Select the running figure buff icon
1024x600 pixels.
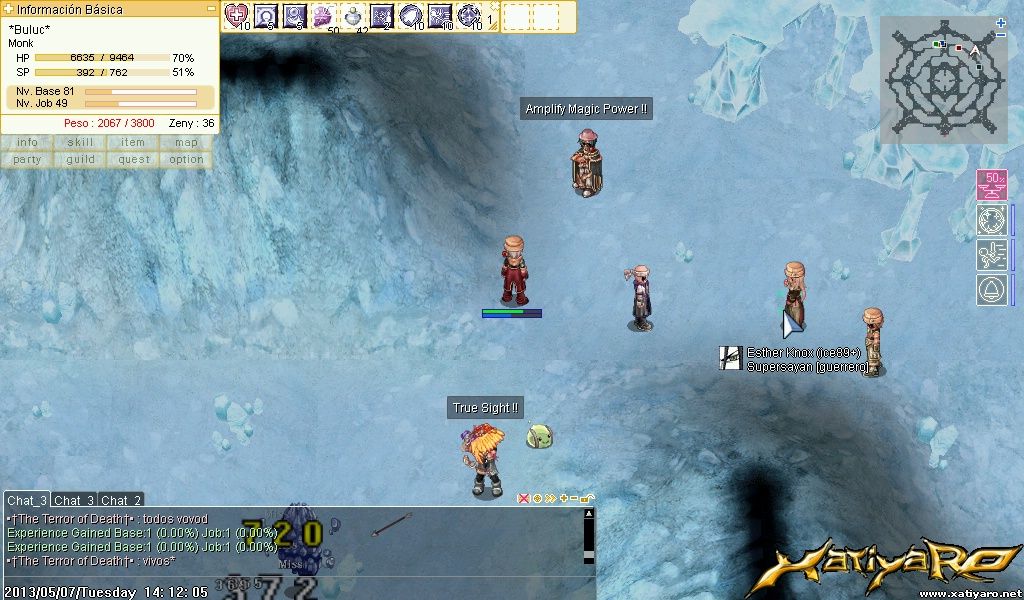click(x=991, y=255)
